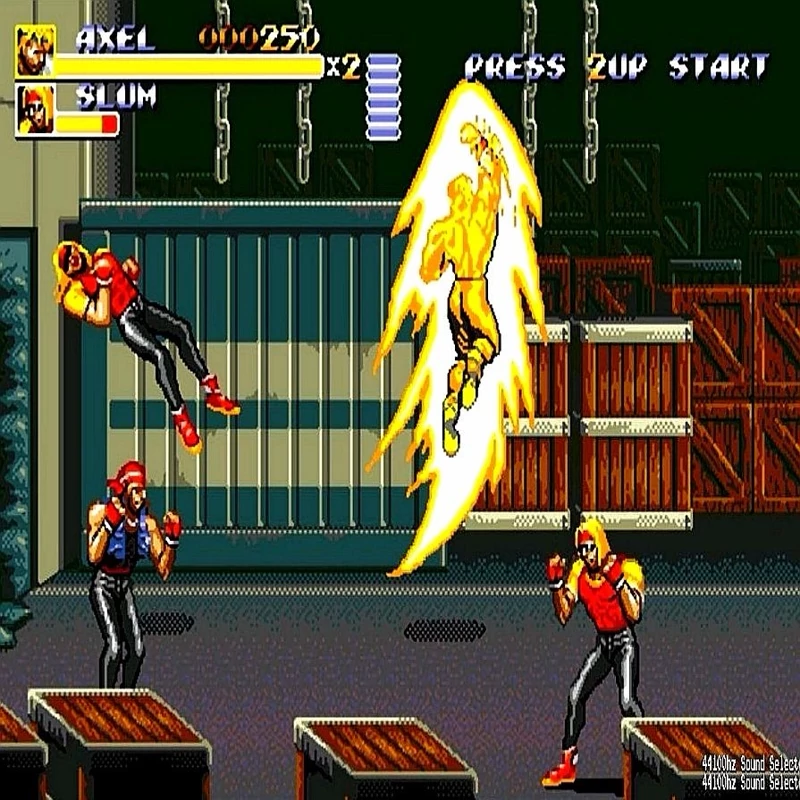Select the Slum enemy portrait
Screen dimensions: 800x800
pos(34,110)
